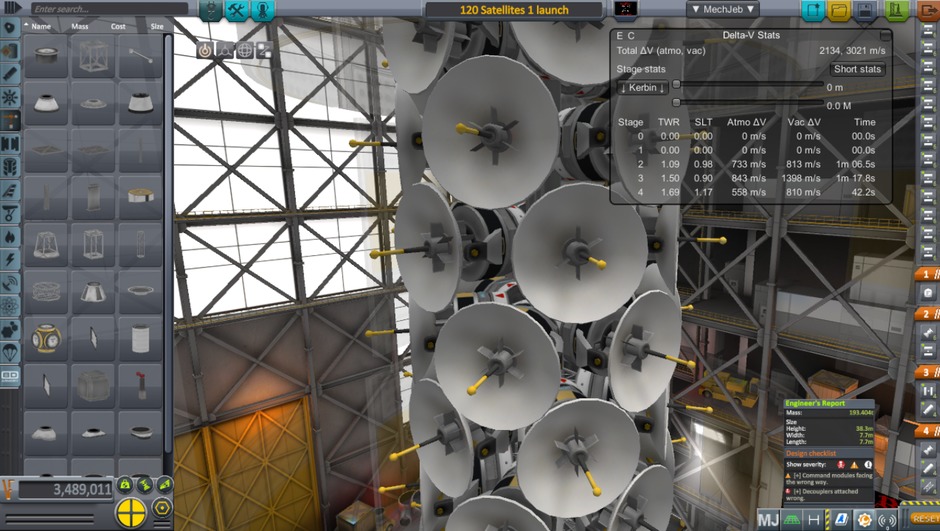The width and height of the screenshot is (940, 531).
Task: Select the parts assembly mode tab
Action: tap(211, 11)
